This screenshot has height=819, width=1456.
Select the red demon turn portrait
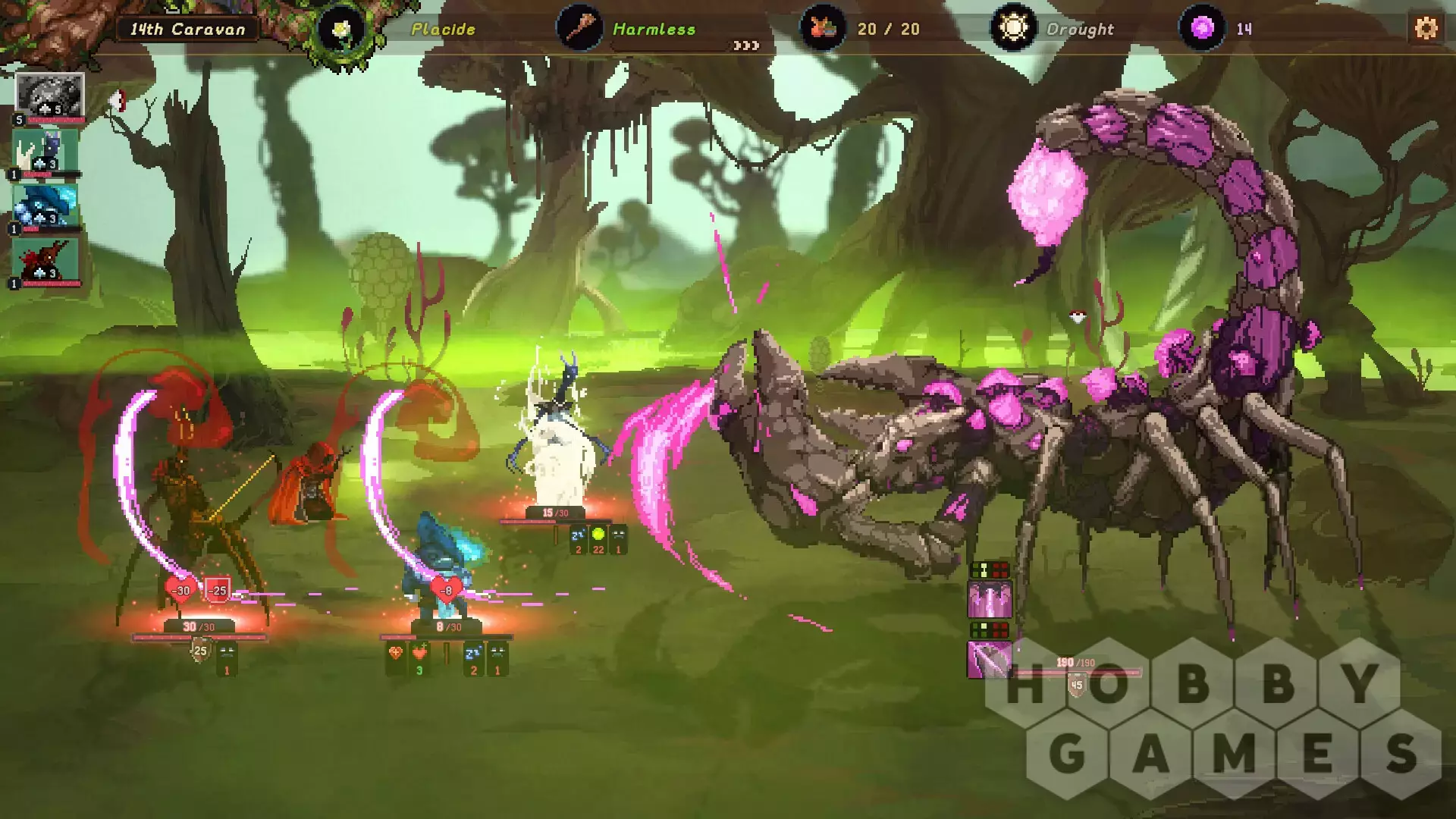tap(45, 262)
